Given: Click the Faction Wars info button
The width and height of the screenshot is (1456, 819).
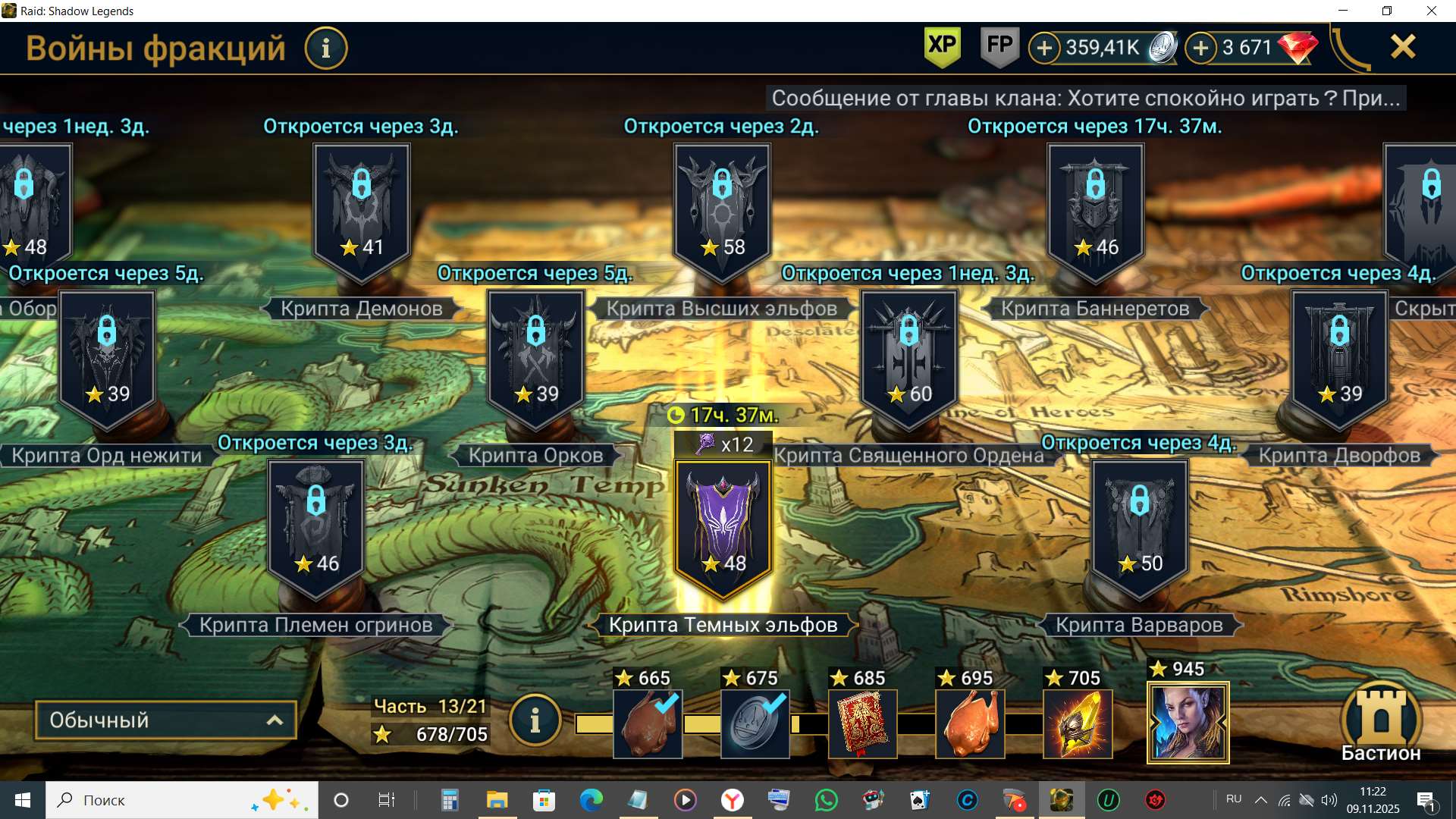Looking at the screenshot, I should [326, 48].
